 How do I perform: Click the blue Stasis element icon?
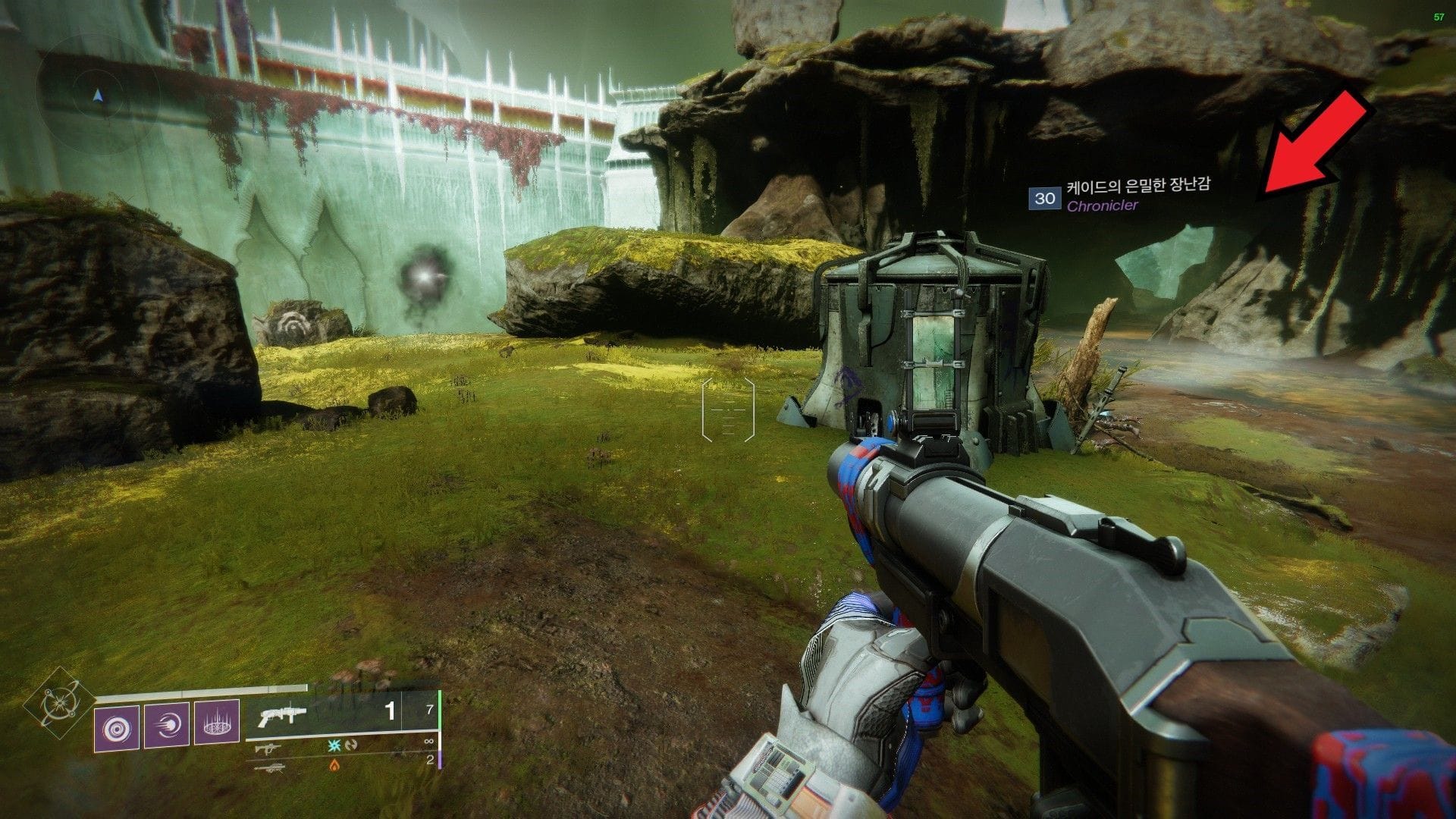point(334,745)
